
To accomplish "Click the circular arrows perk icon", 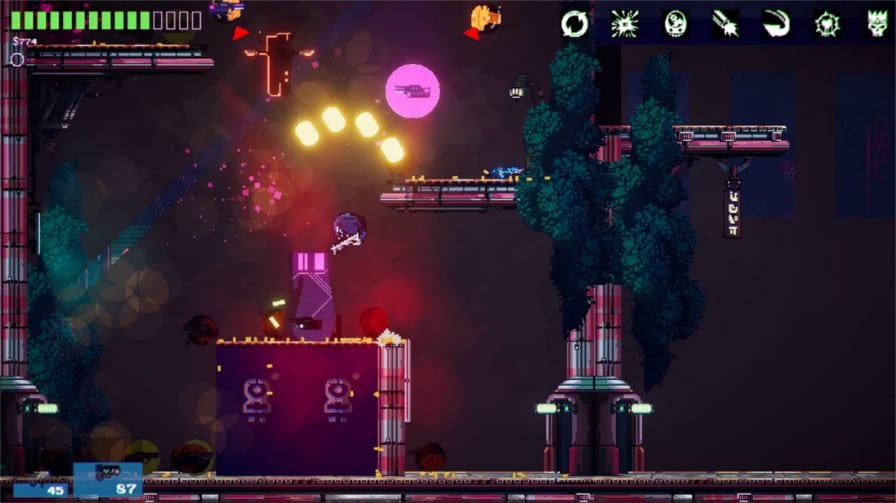I will click(575, 23).
